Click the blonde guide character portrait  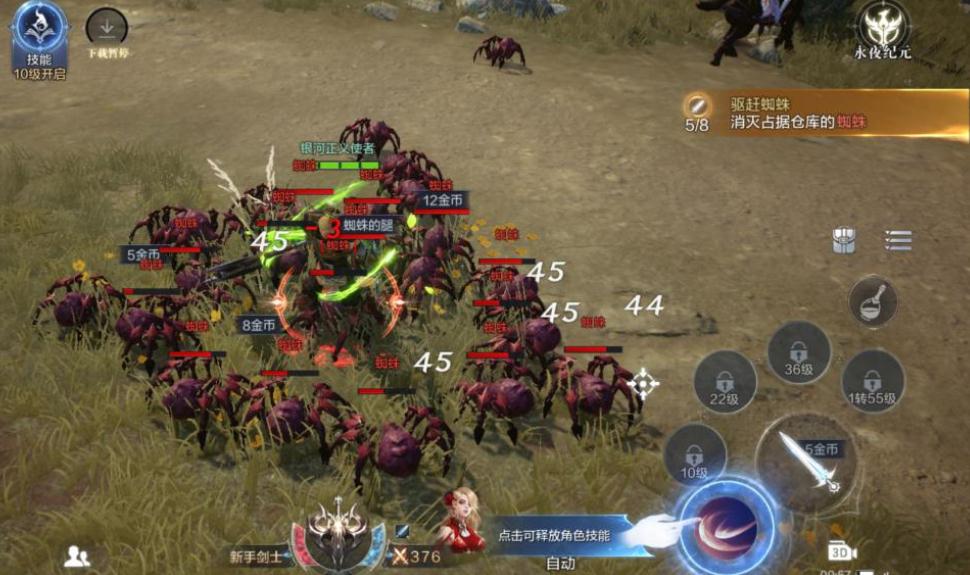463,521
